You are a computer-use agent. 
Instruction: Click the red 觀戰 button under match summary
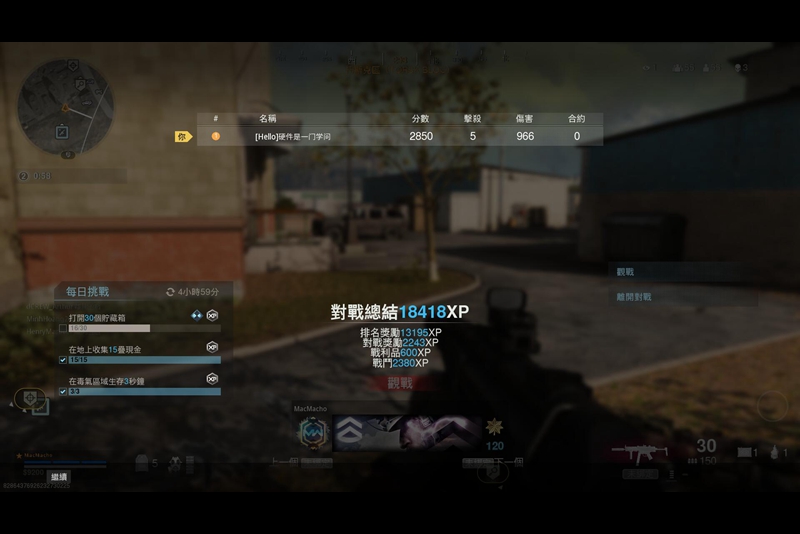pos(400,383)
